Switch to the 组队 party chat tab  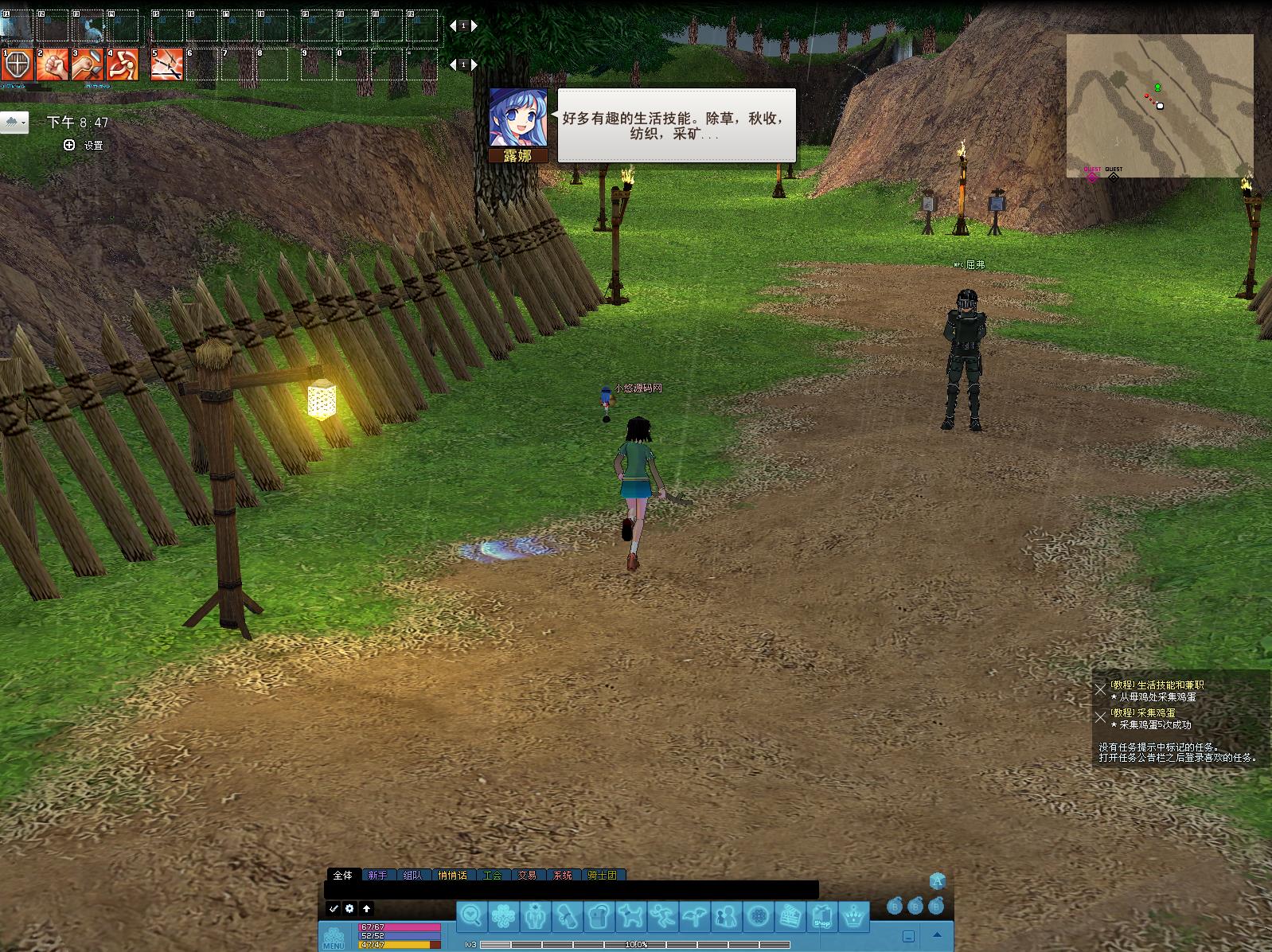click(412, 875)
